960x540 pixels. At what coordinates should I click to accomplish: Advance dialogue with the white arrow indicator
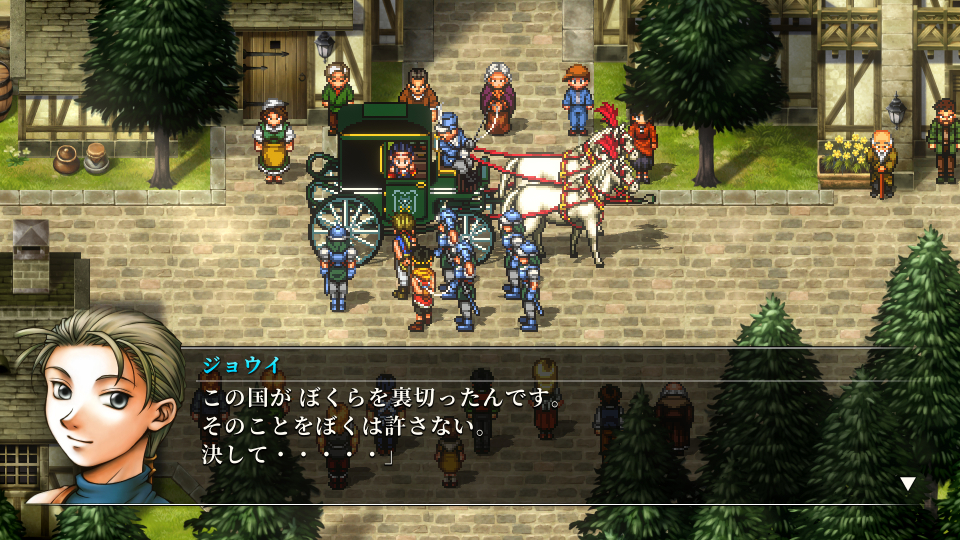pos(908,484)
